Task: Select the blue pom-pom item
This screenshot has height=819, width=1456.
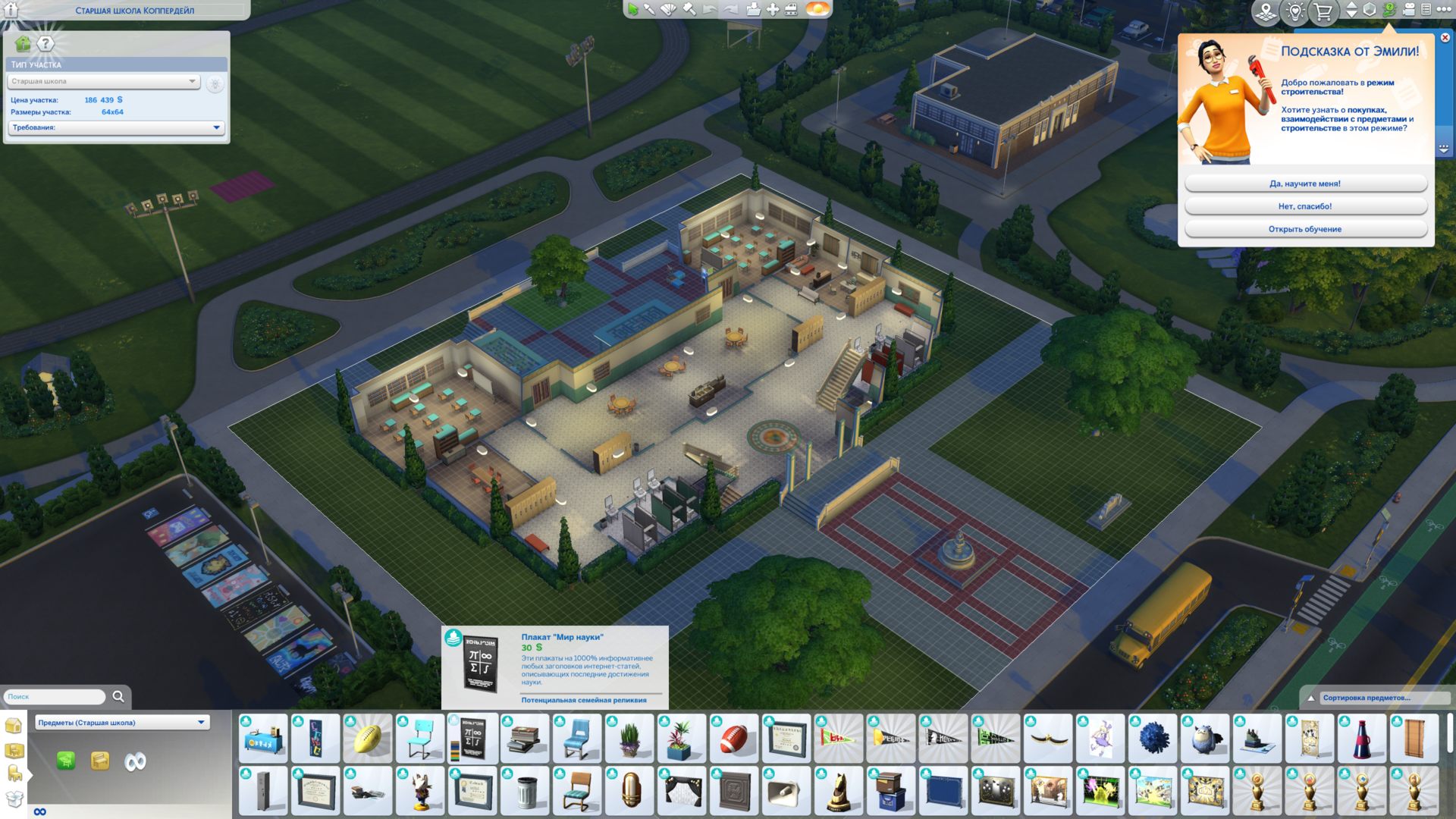Action: 1153,738
